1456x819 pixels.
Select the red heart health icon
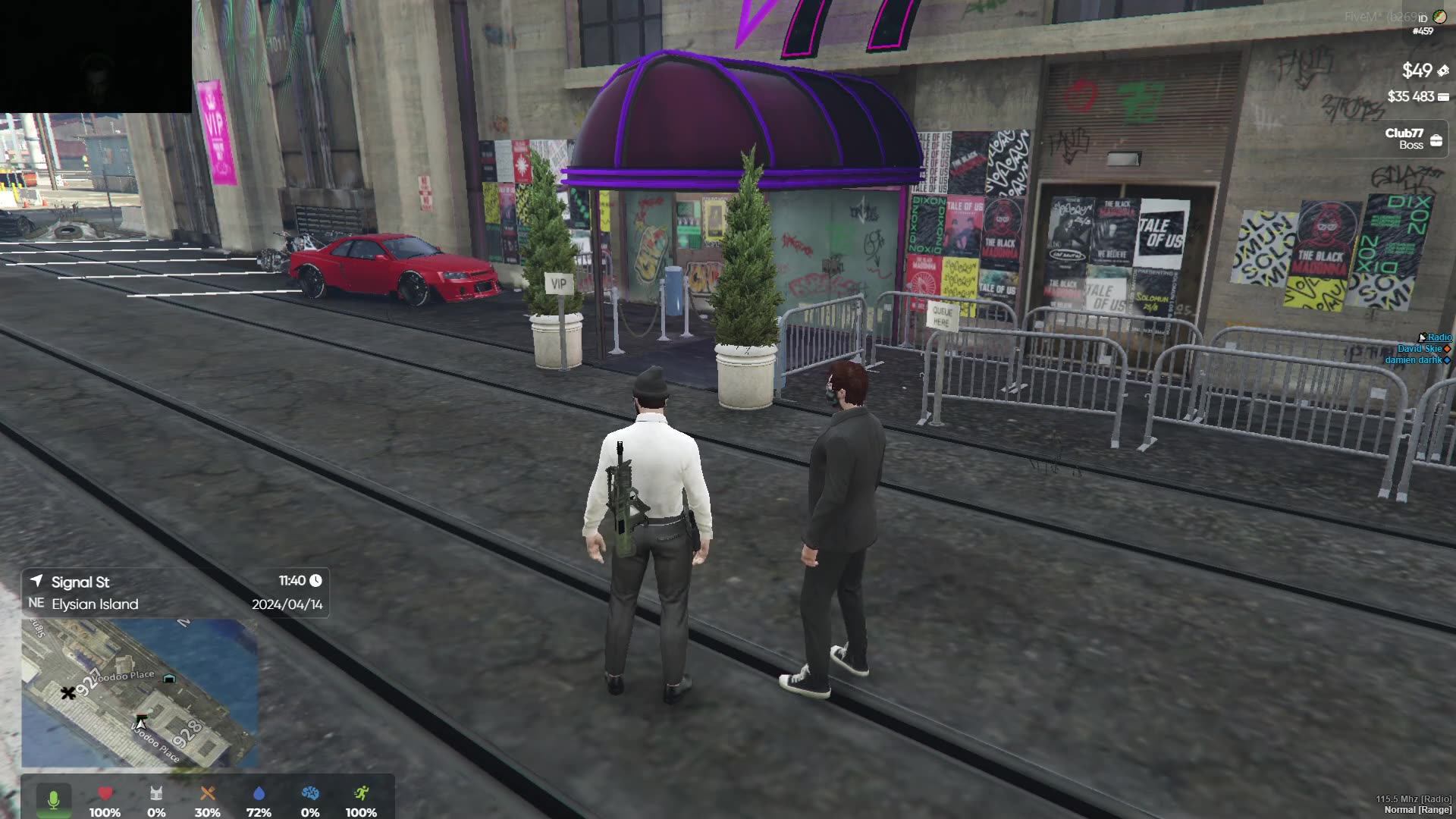(105, 794)
